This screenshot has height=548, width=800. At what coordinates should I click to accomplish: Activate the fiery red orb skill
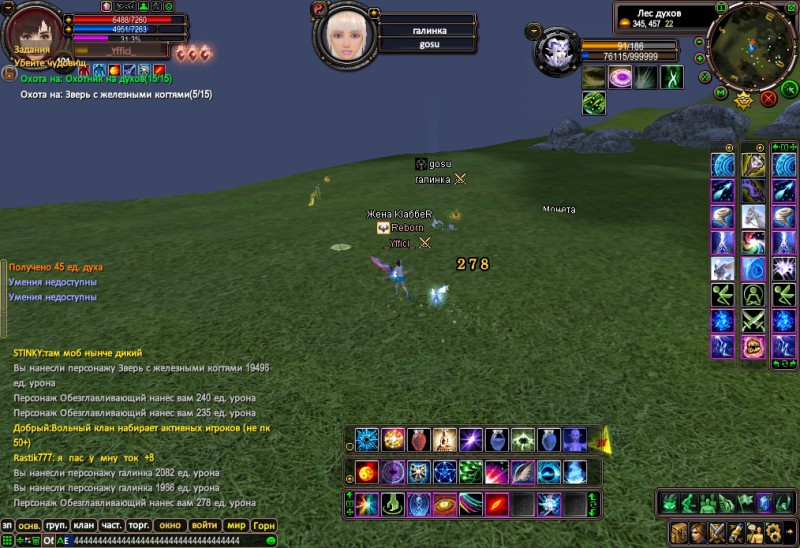[x=366, y=472]
